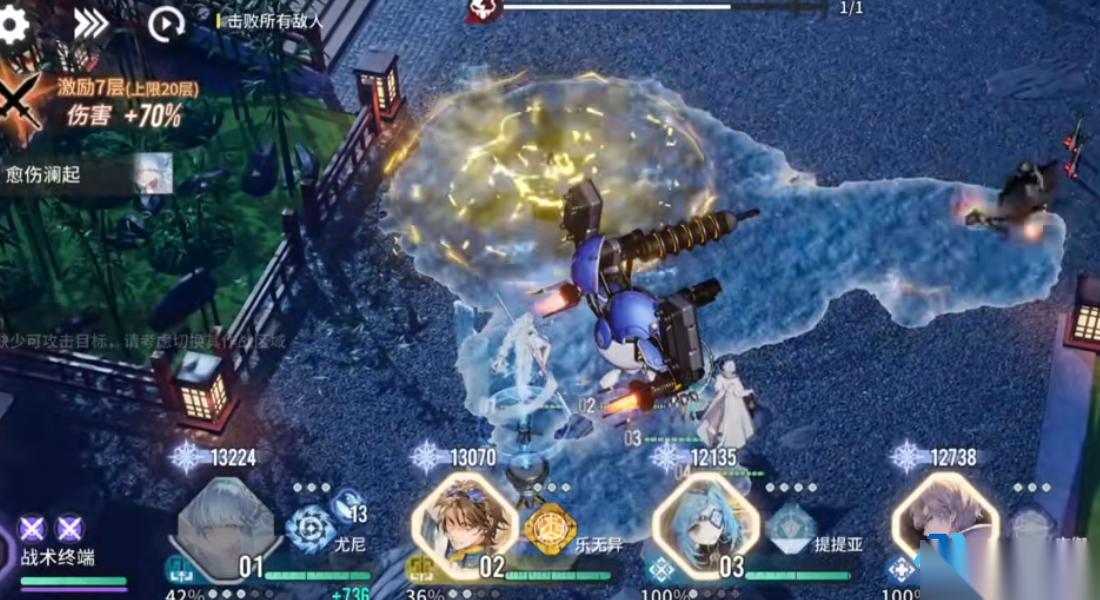Tap the crossed-swords 激励 buff icon
This screenshot has width=1100, height=600.
(x=20, y=100)
